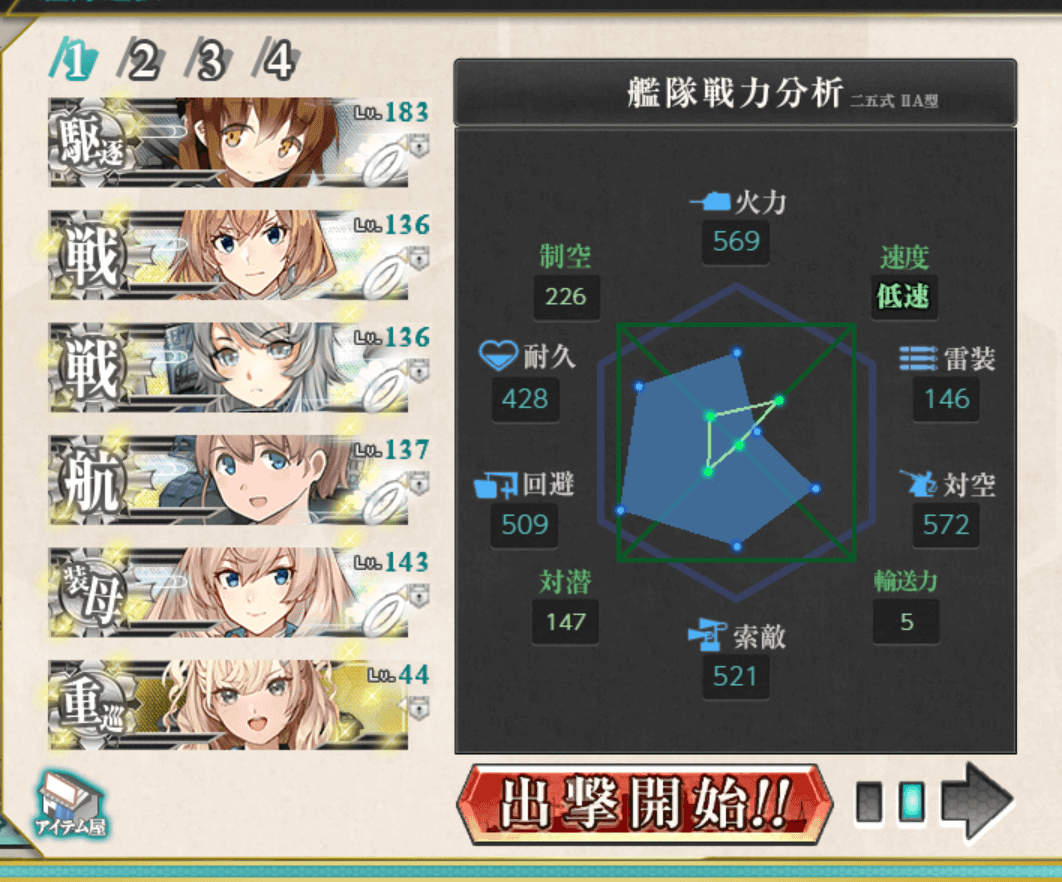Select fleet 1 tab
The image size is (1062, 882).
click(x=76, y=63)
